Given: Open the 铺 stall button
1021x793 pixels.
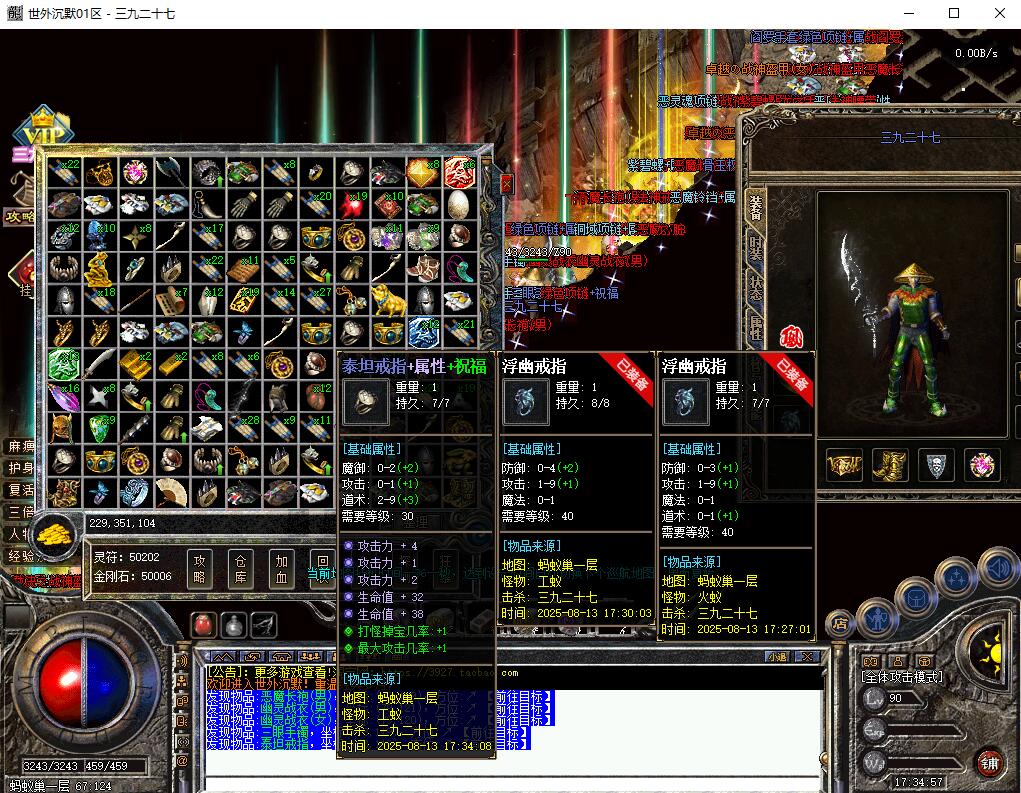Looking at the screenshot, I should point(989,761).
